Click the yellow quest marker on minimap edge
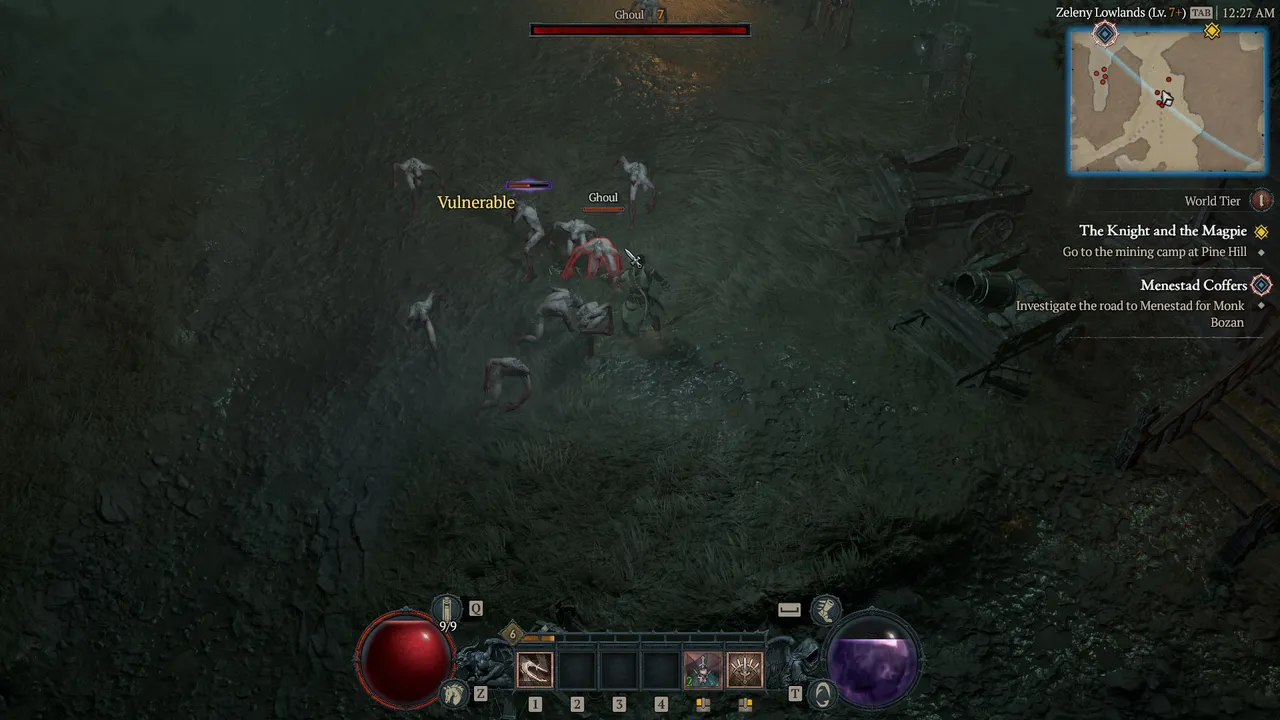The width and height of the screenshot is (1280, 720). [1212, 31]
